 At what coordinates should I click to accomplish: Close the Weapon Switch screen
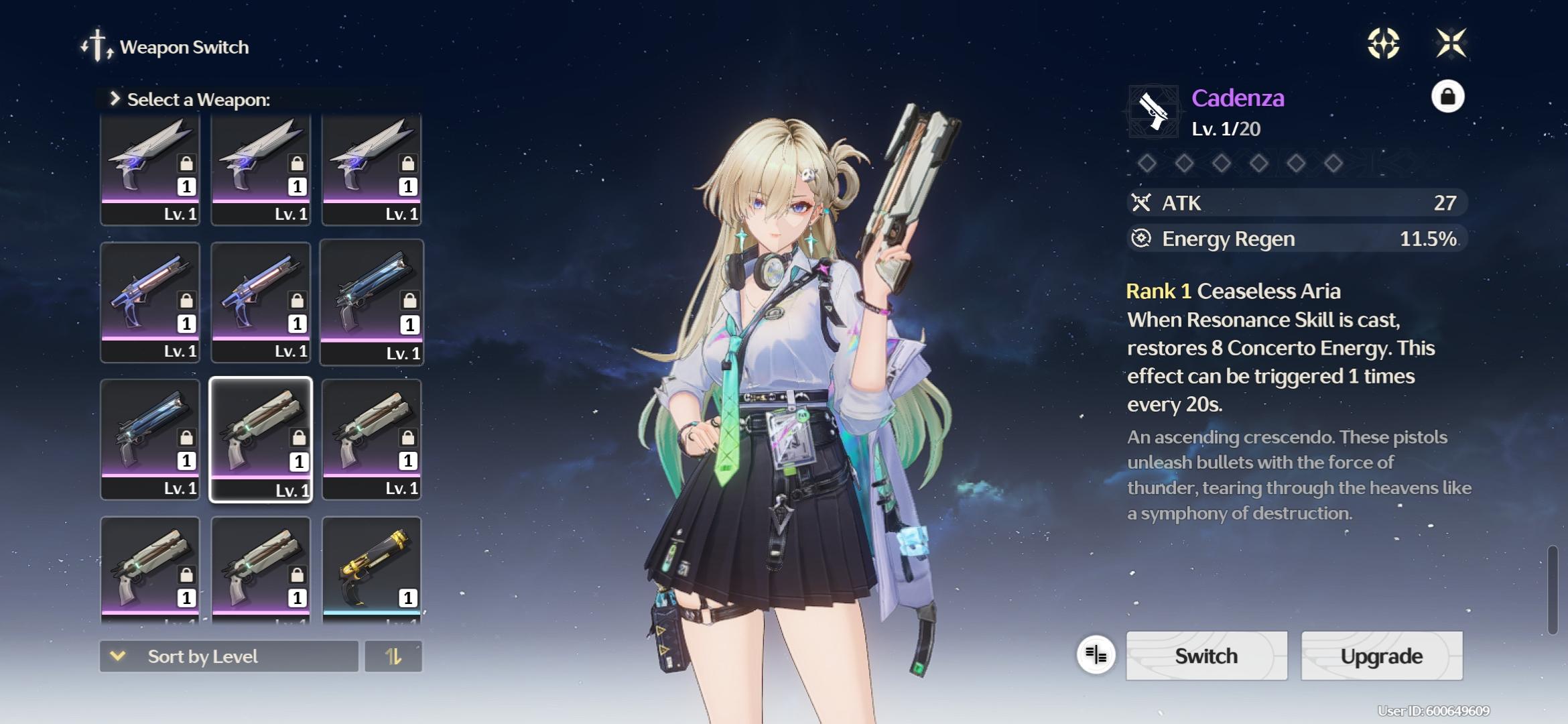coord(1451,44)
